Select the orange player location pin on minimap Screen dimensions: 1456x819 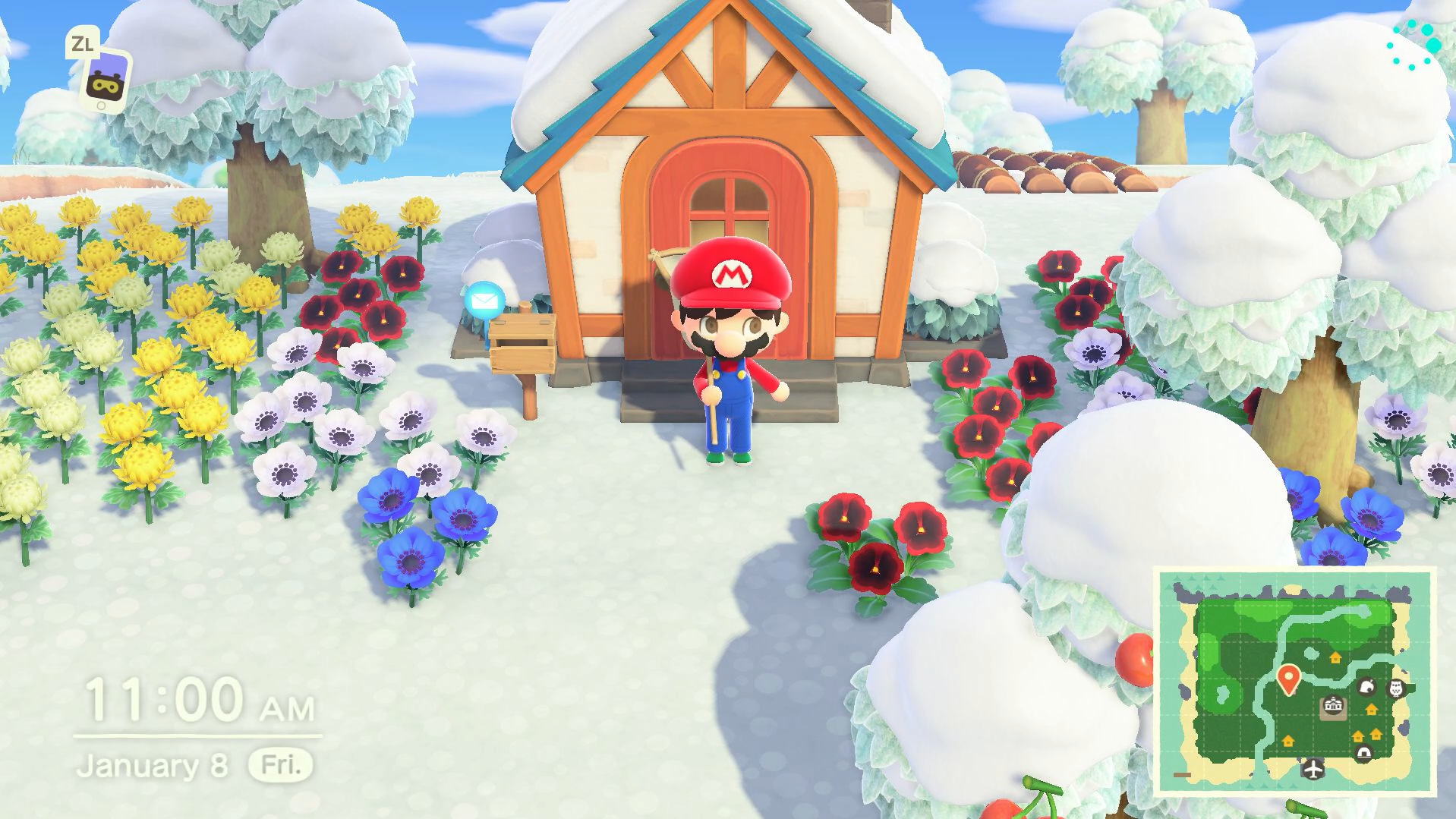pos(1287,679)
